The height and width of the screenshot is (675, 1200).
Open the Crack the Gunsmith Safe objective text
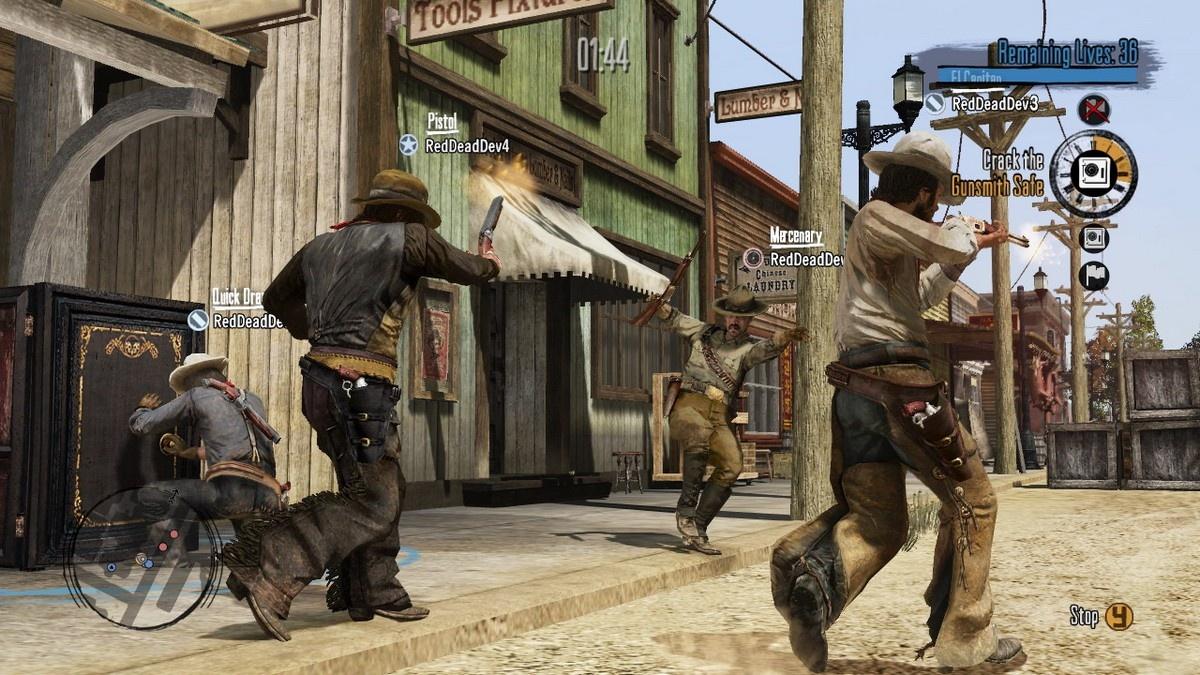pyautogui.click(x=1012, y=172)
